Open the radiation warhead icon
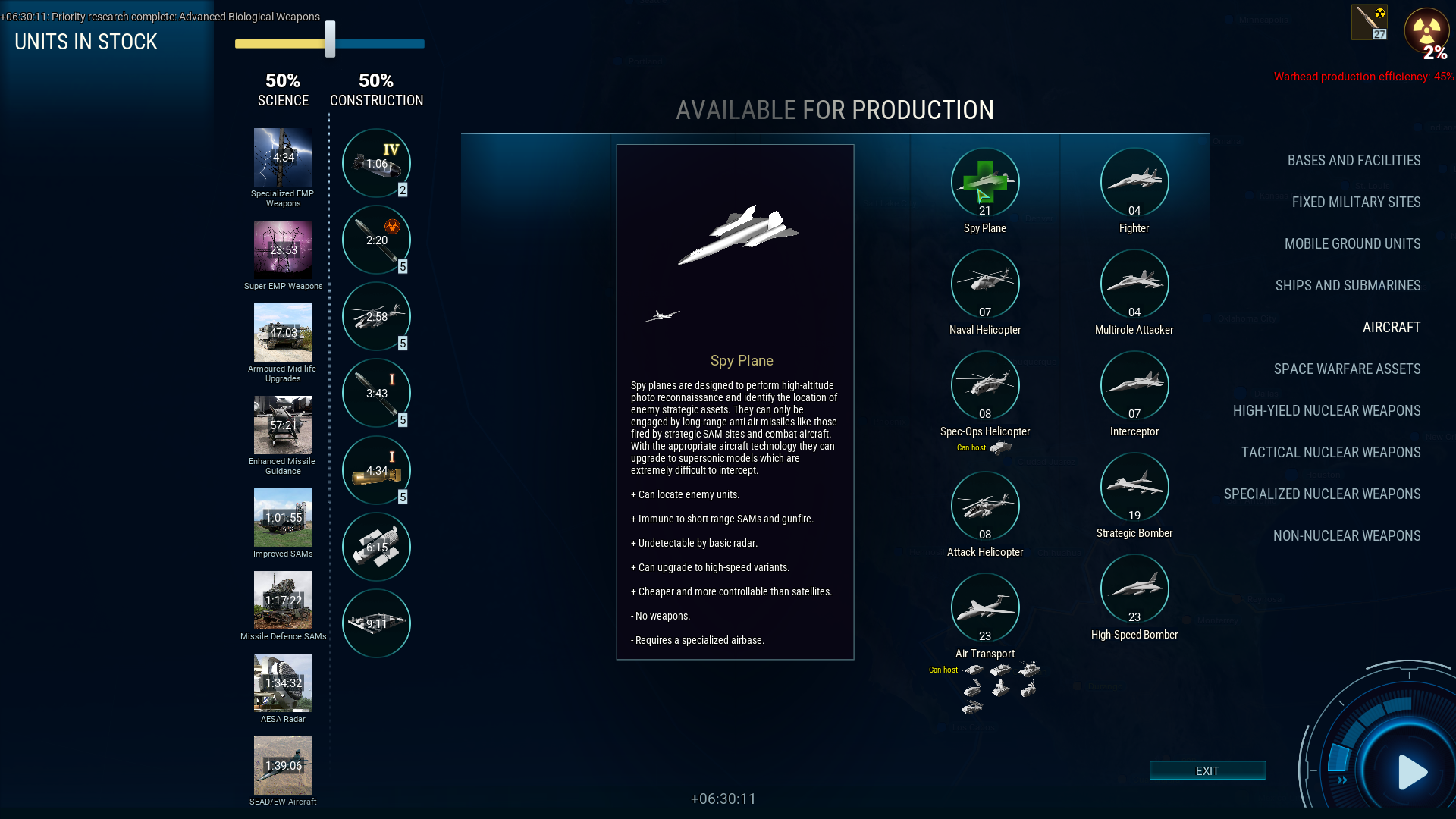The image size is (1456, 819). pos(1426,32)
